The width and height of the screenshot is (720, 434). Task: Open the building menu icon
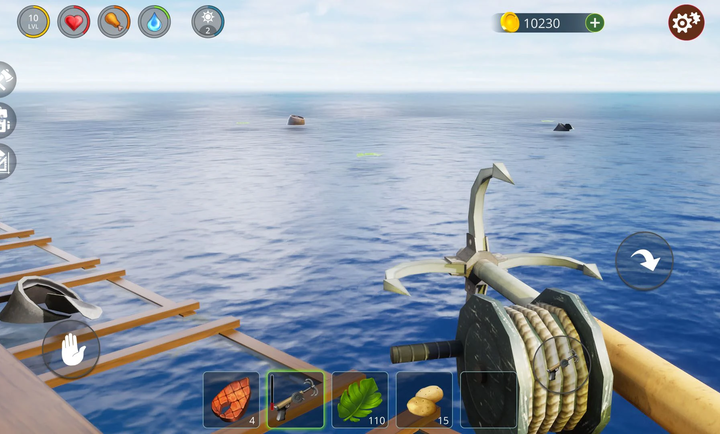(x=5, y=121)
